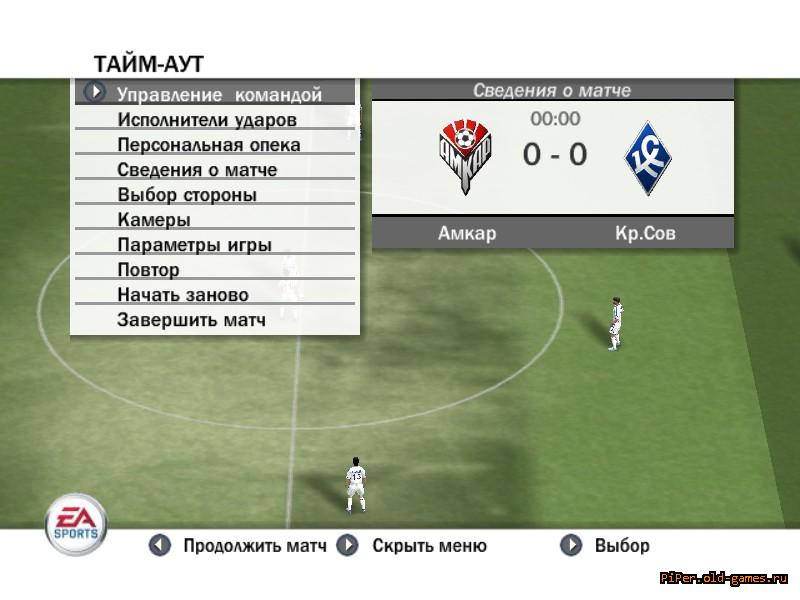Choose the Повтор replay option
Screen dimensions: 800x600
(148, 270)
